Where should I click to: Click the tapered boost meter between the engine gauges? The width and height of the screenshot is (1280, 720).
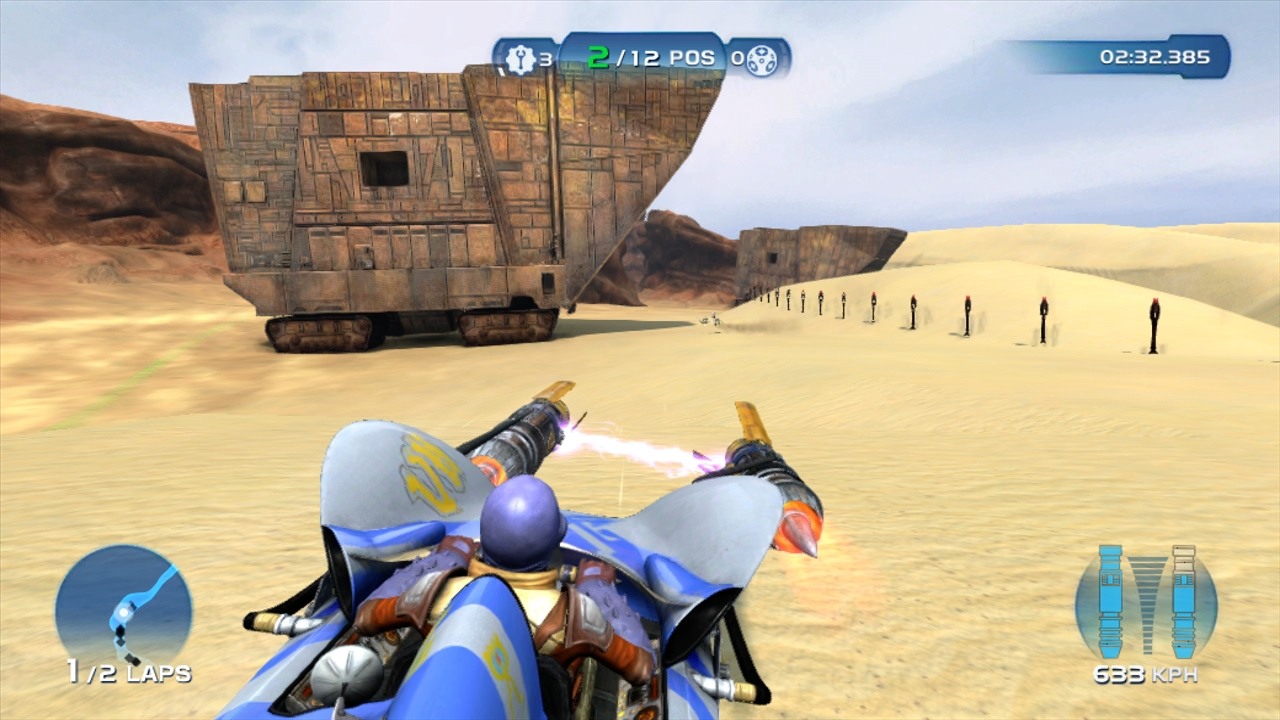1146,595
